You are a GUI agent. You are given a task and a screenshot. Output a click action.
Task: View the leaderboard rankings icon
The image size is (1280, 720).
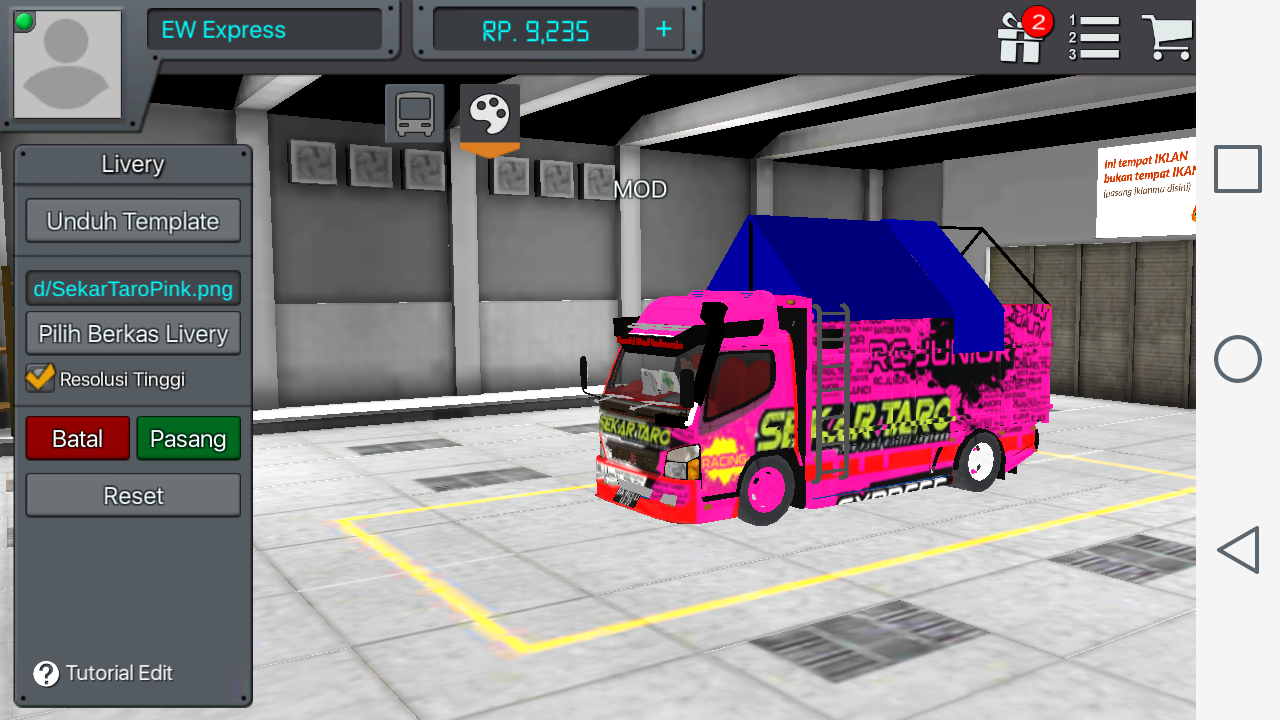[x=1096, y=37]
